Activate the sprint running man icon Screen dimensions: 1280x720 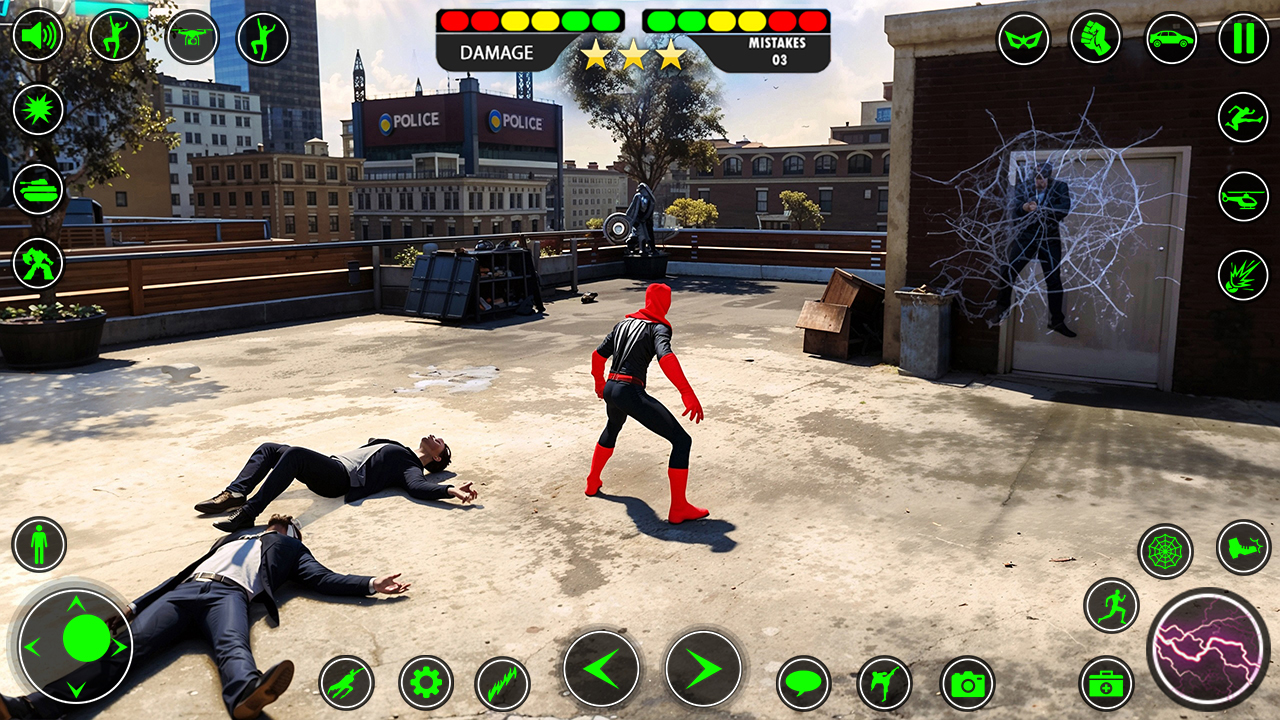(1111, 605)
